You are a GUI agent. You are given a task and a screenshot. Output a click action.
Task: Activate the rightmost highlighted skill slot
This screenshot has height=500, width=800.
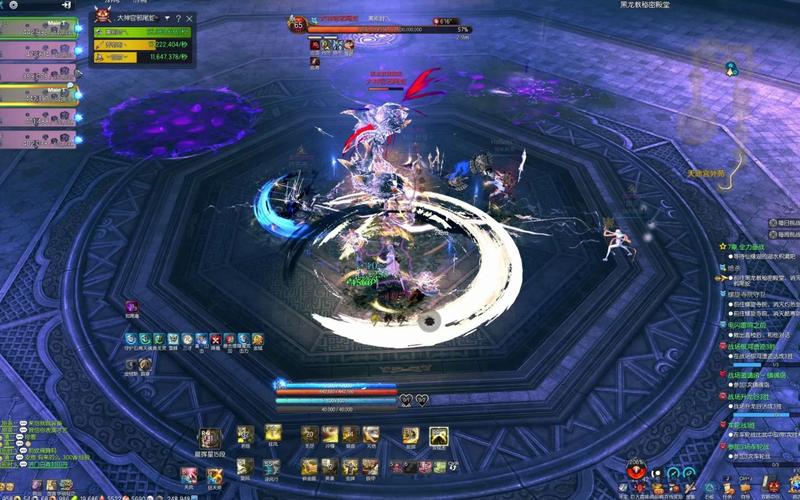[x=439, y=435]
